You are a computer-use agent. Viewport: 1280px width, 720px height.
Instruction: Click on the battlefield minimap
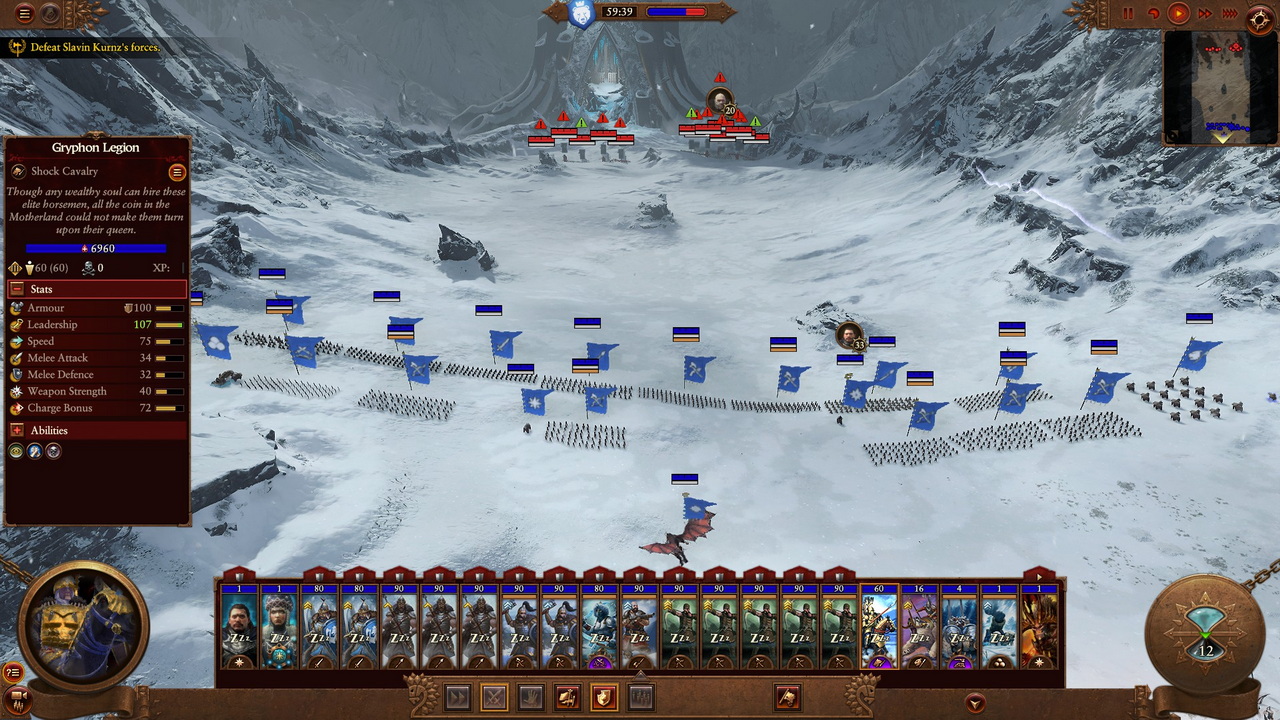coord(1220,87)
